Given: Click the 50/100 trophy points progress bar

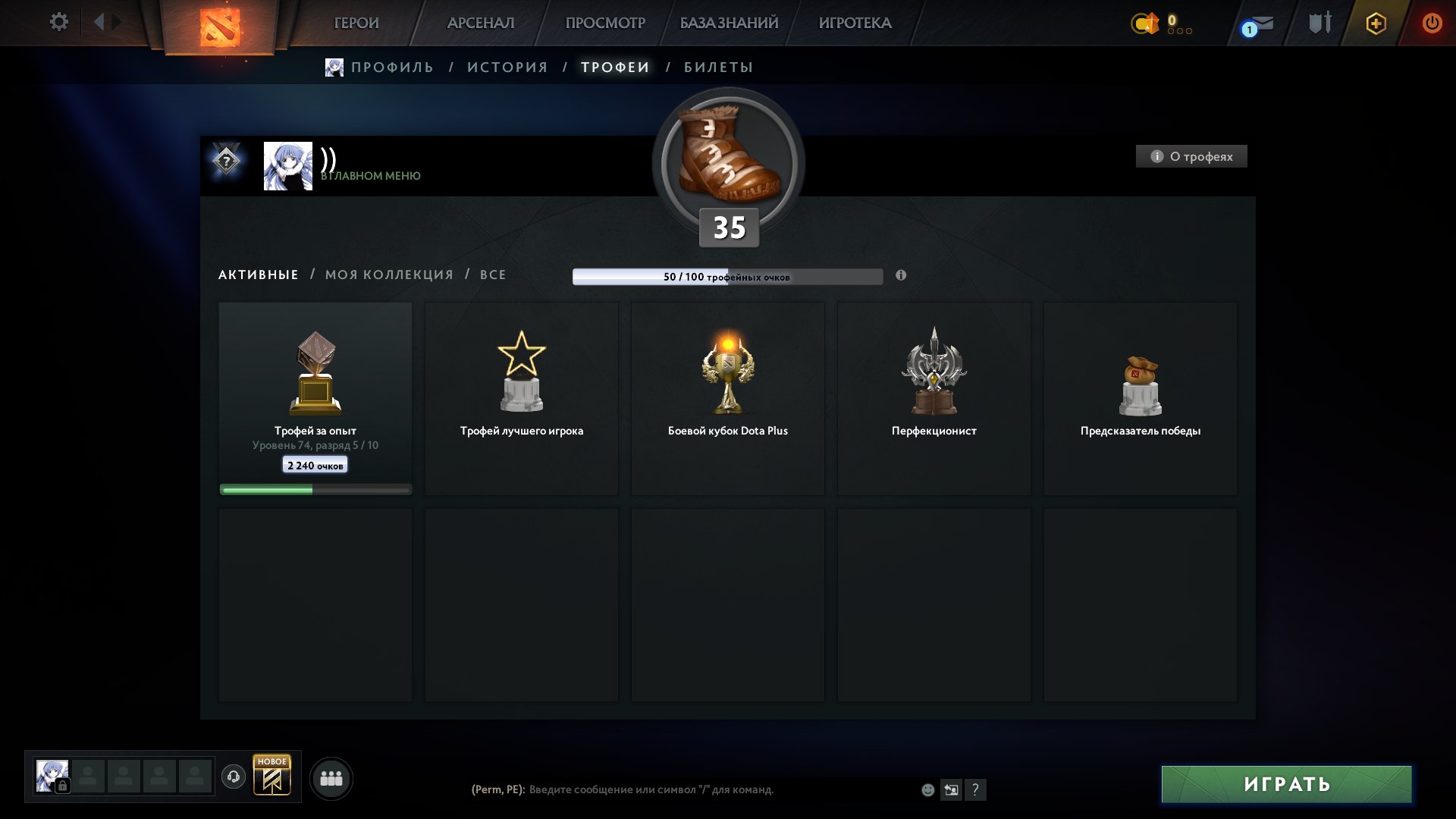Looking at the screenshot, I should [x=727, y=277].
